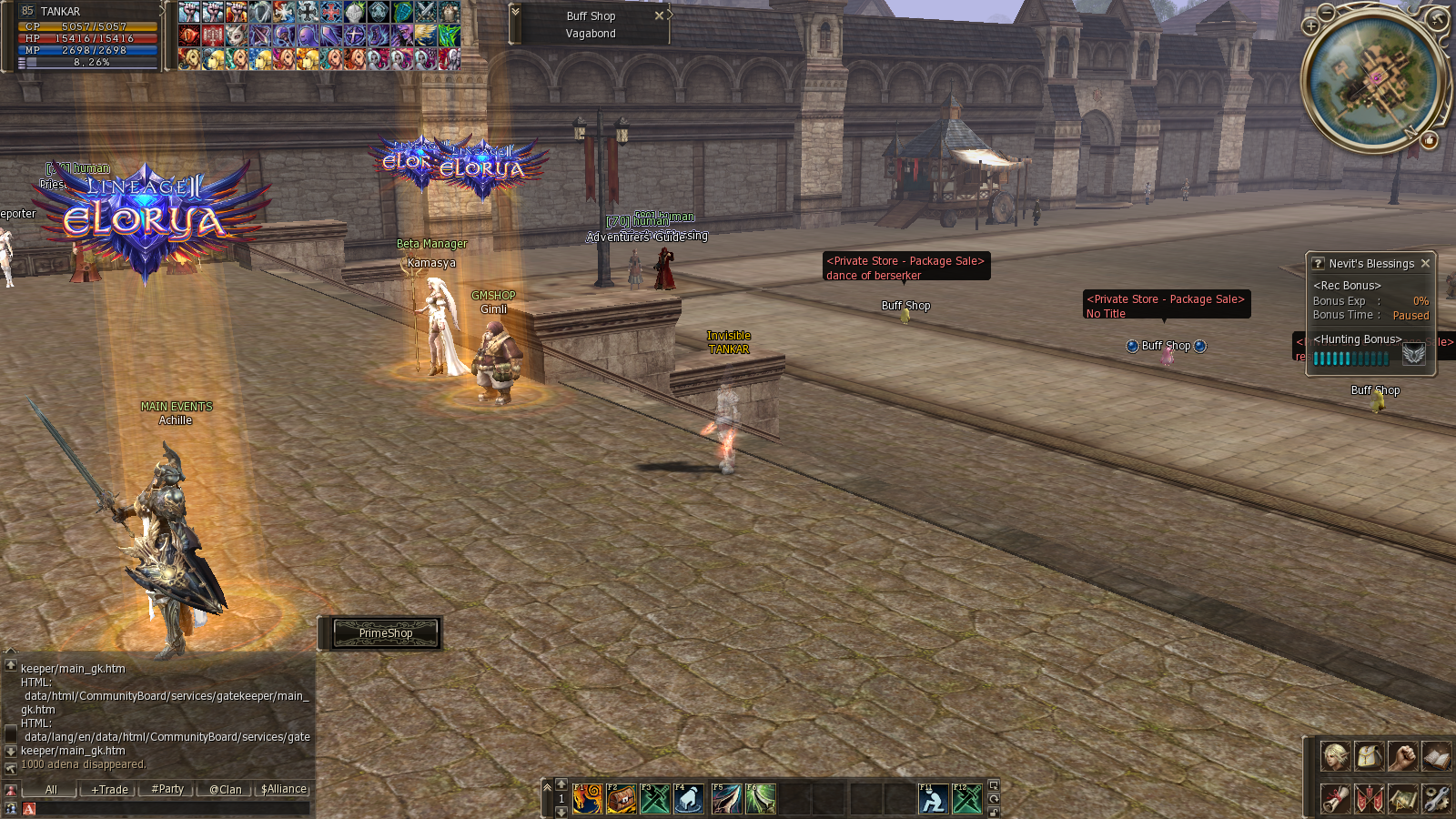The height and width of the screenshot is (819, 1456).
Task: Open the system settings wrench icon
Action: click(x=1436, y=798)
